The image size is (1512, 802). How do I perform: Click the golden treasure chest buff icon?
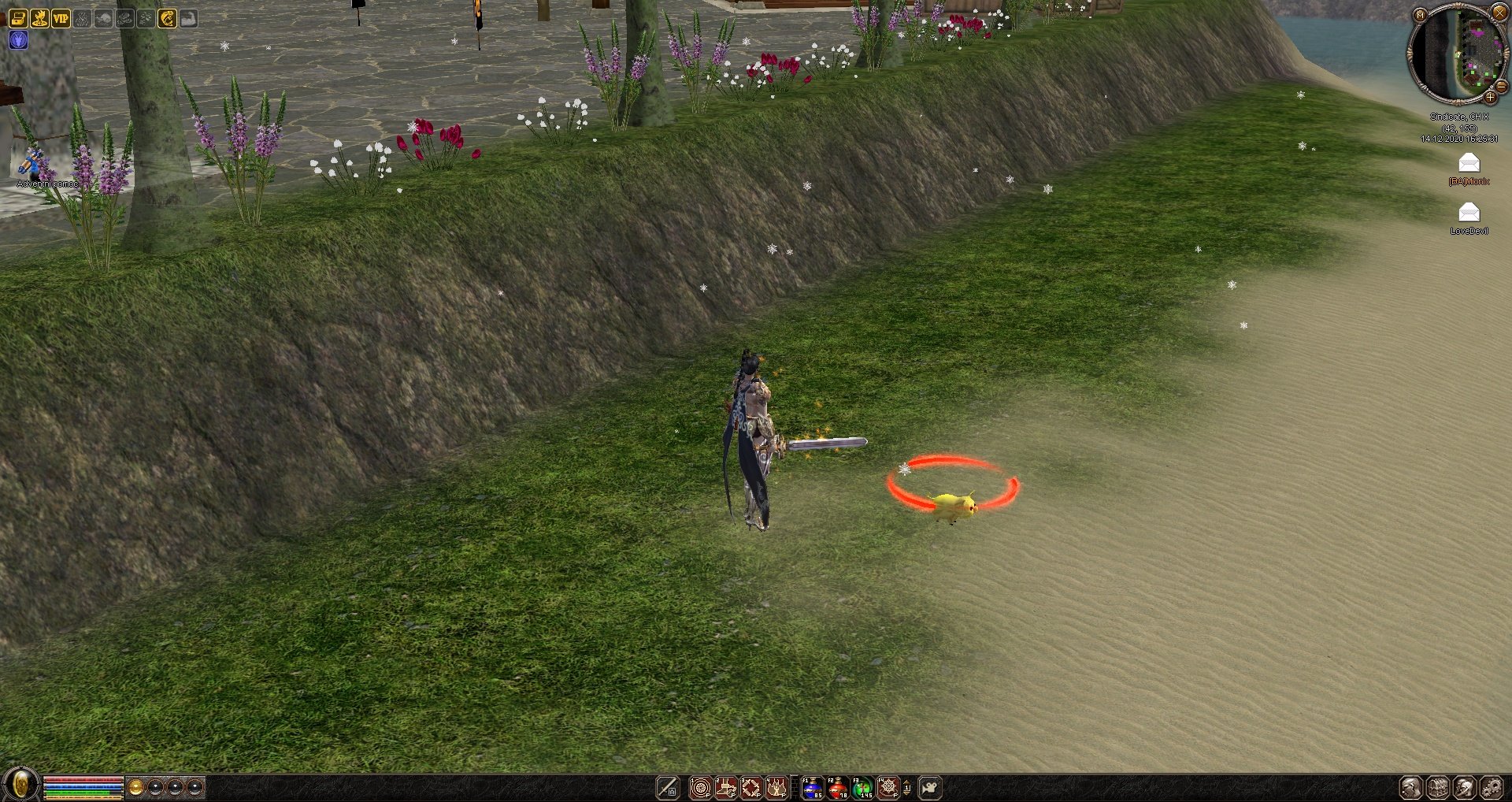click(18, 18)
